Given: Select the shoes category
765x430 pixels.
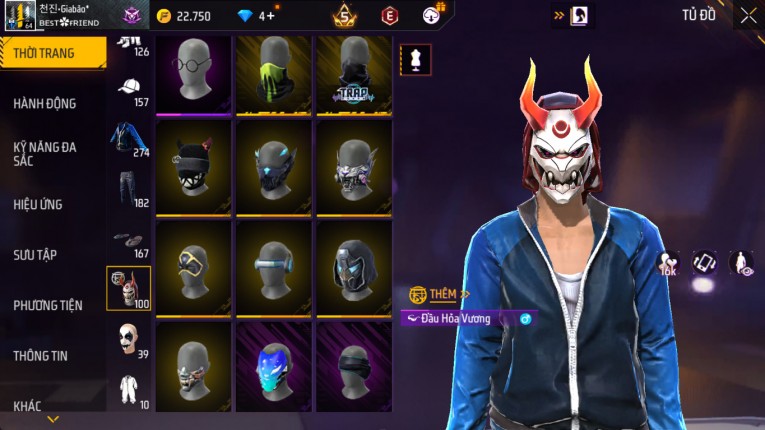Looking at the screenshot, I should (129, 241).
